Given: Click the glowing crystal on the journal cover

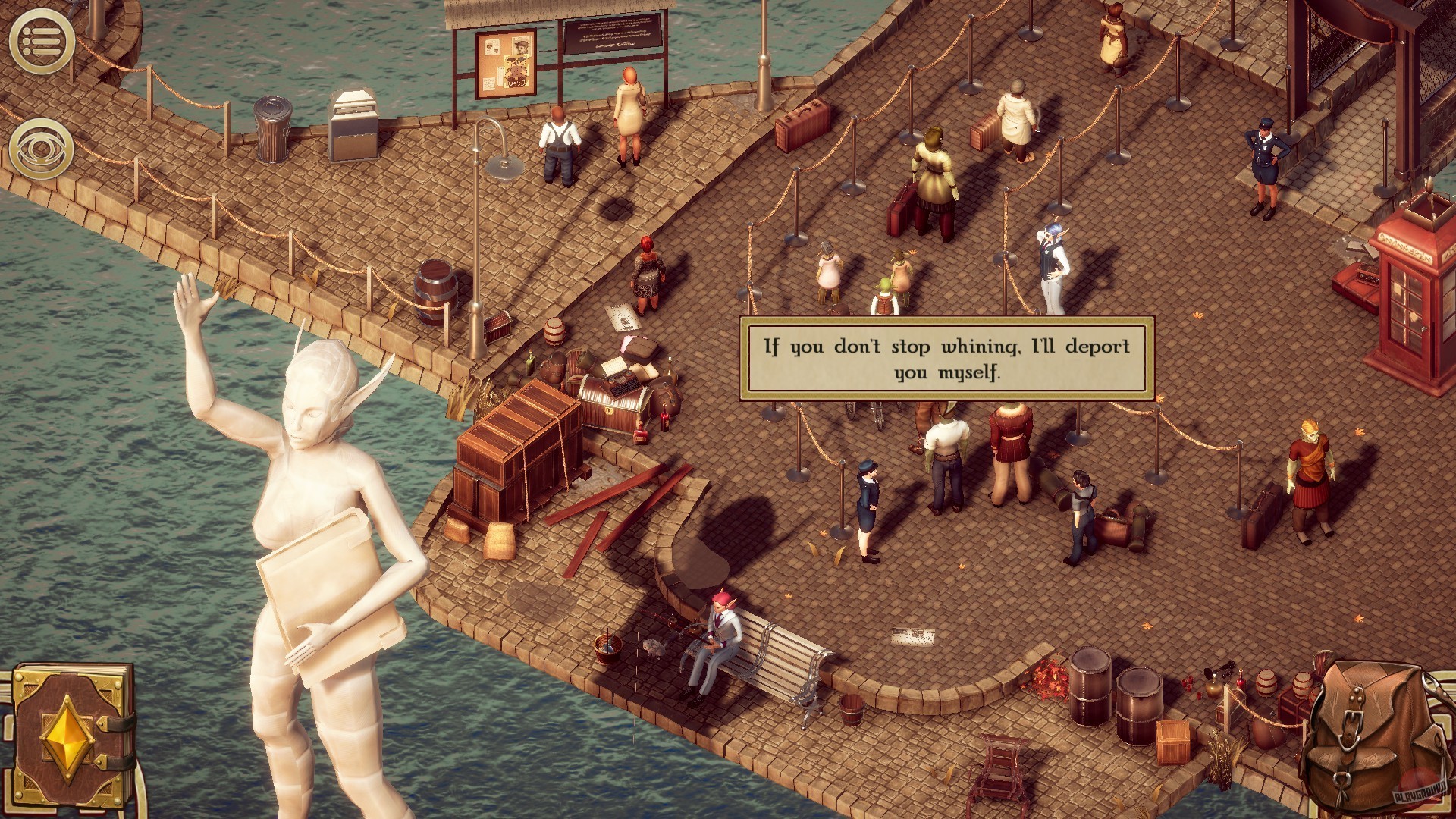Looking at the screenshot, I should (68, 736).
